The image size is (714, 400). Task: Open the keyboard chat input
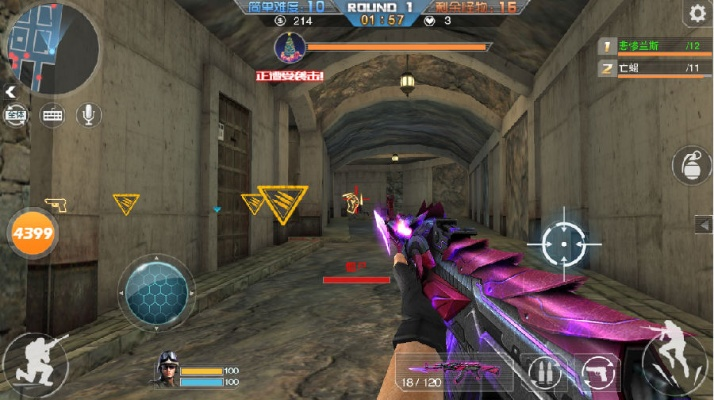(x=52, y=115)
